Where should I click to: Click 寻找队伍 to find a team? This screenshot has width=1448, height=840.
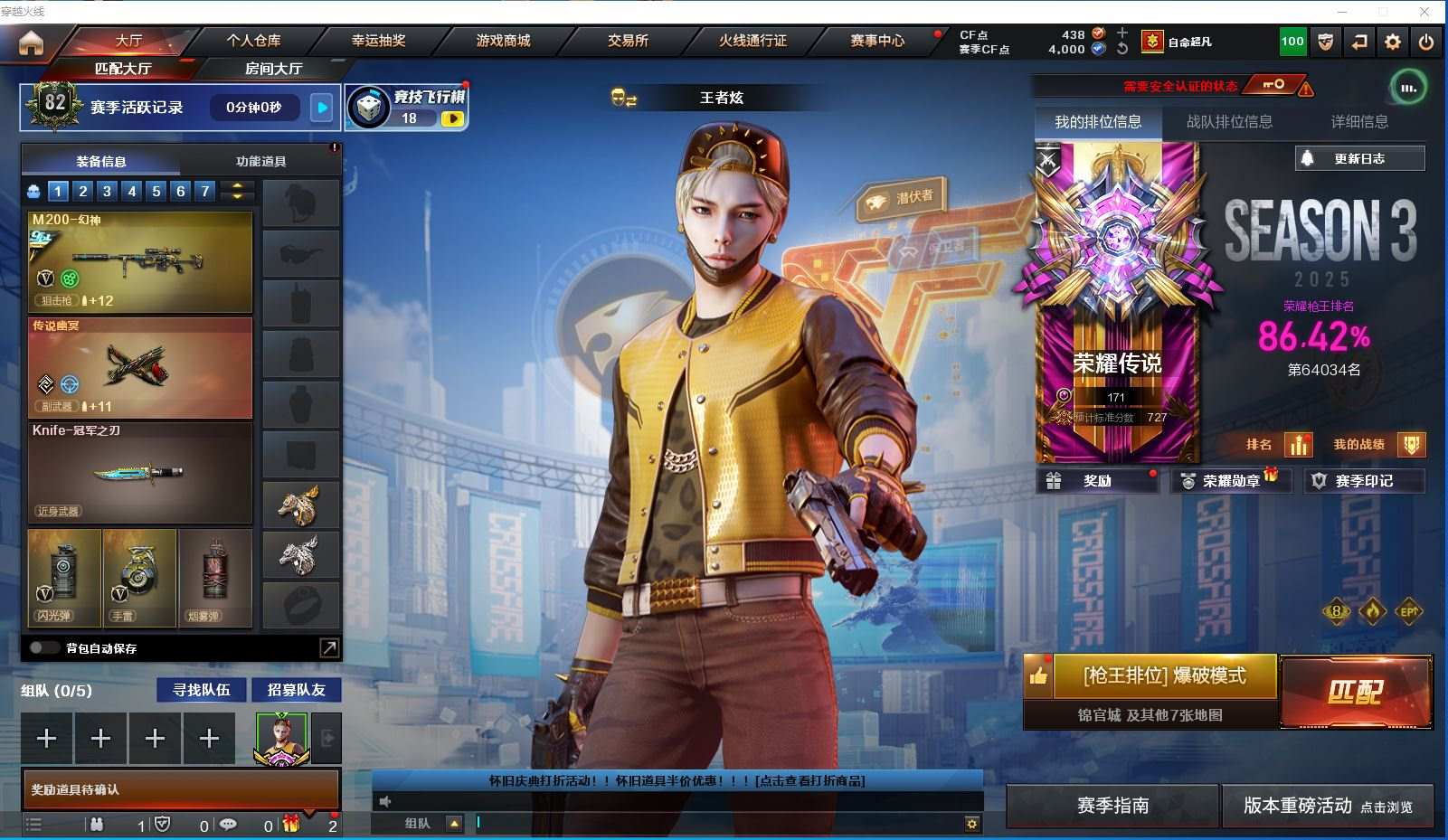point(202,690)
